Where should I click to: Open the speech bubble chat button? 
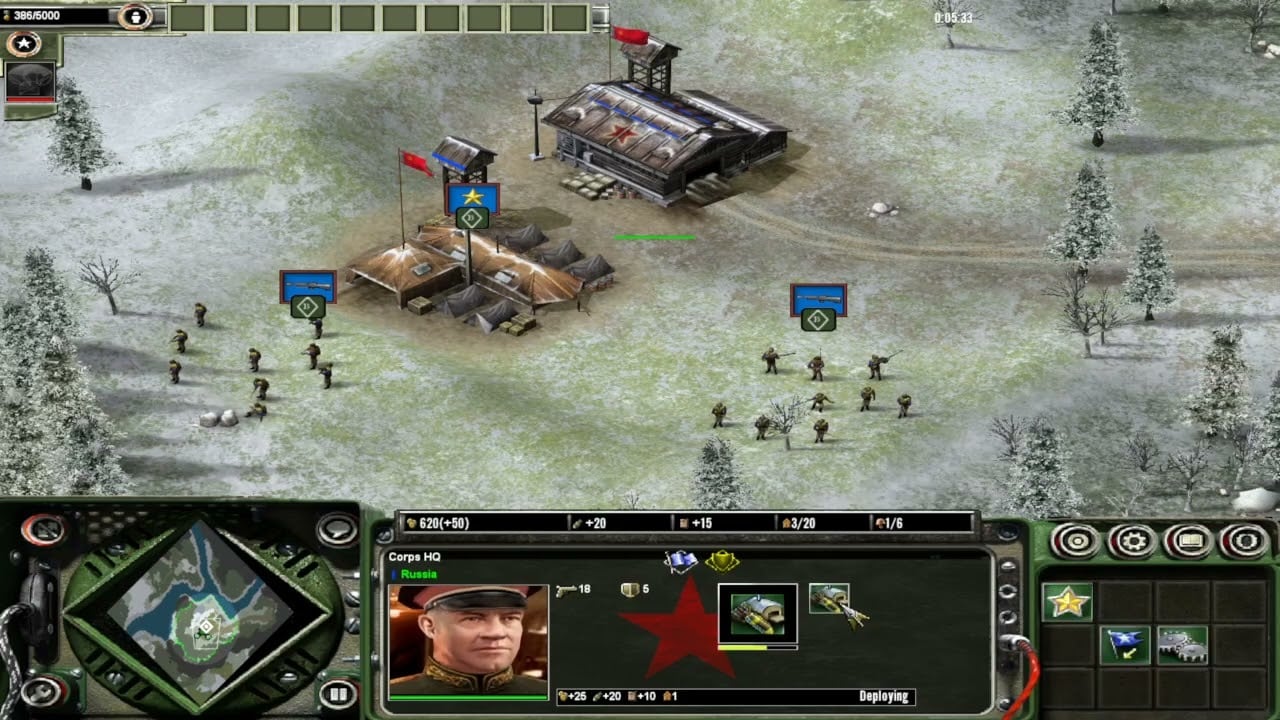[x=338, y=529]
